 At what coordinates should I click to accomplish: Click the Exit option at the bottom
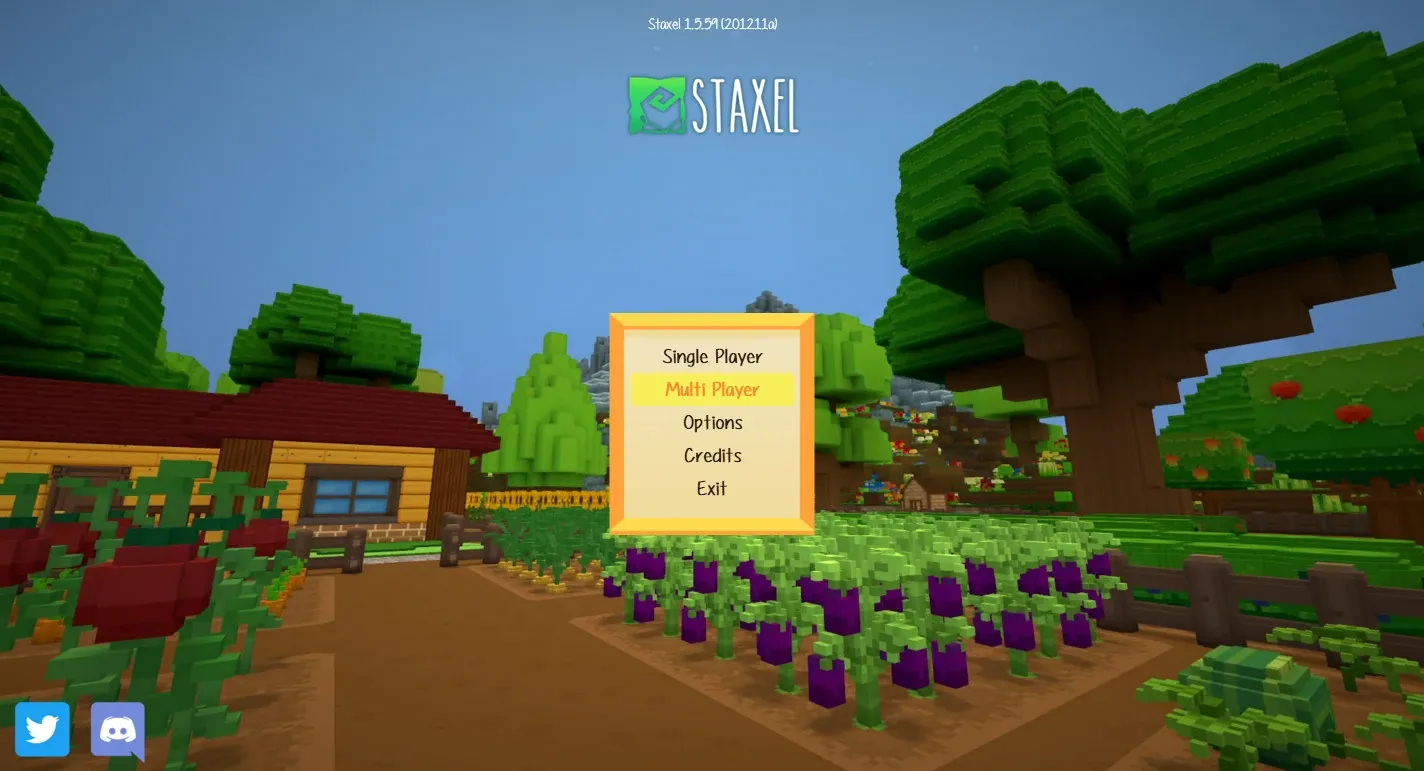click(712, 488)
